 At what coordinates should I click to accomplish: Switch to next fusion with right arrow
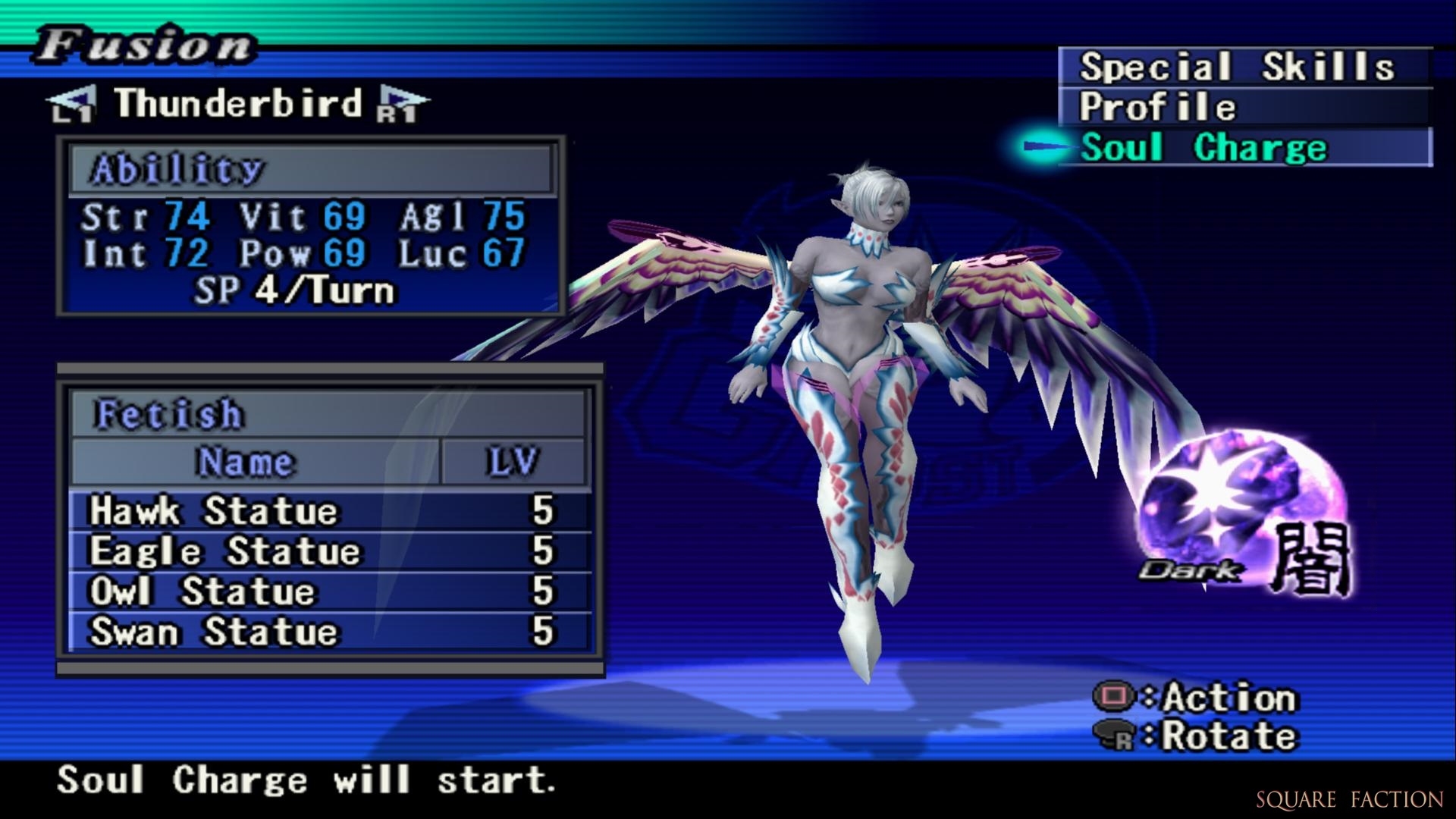(400, 104)
